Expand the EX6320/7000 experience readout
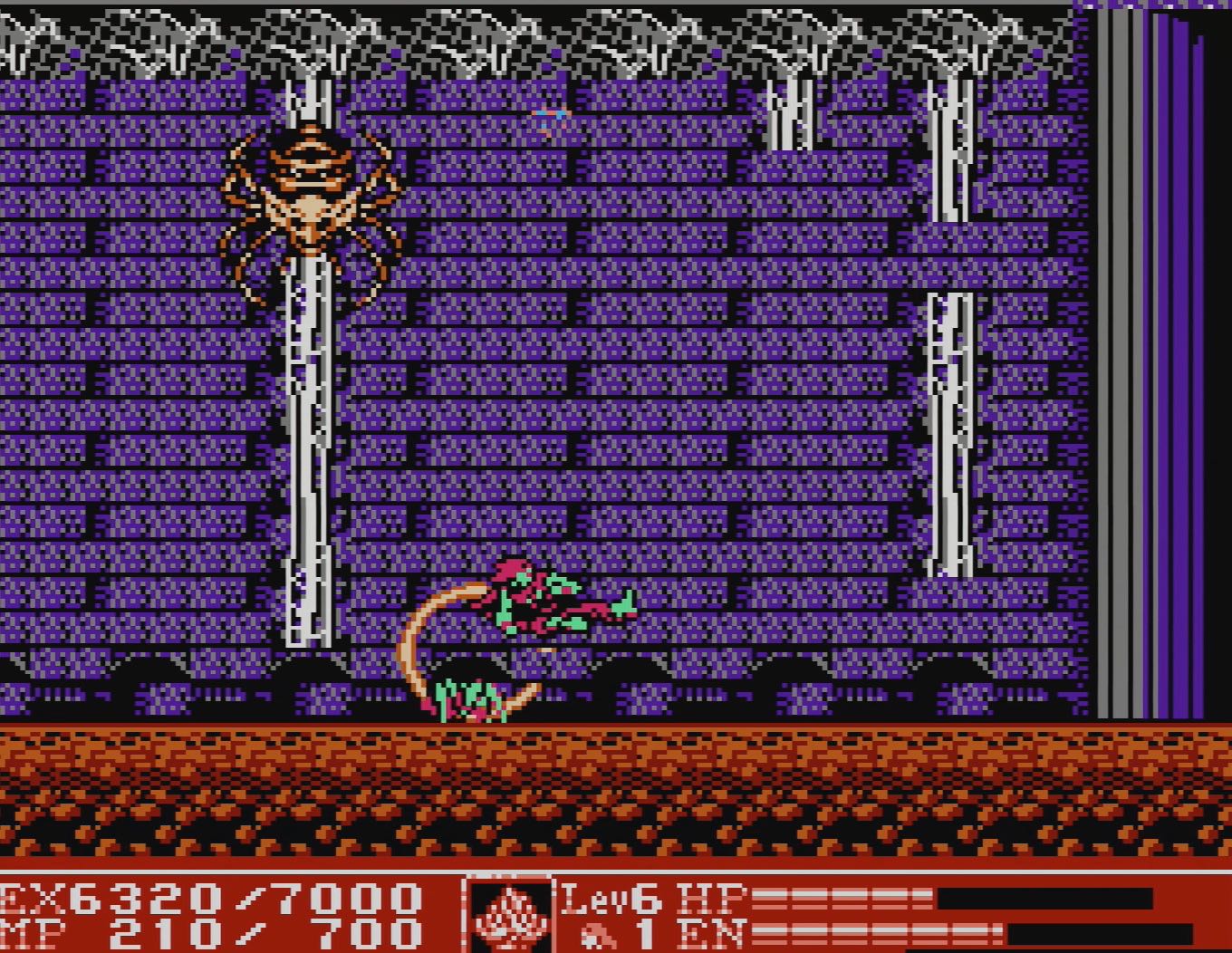Screen dimensions: 1232x953 coord(208,897)
